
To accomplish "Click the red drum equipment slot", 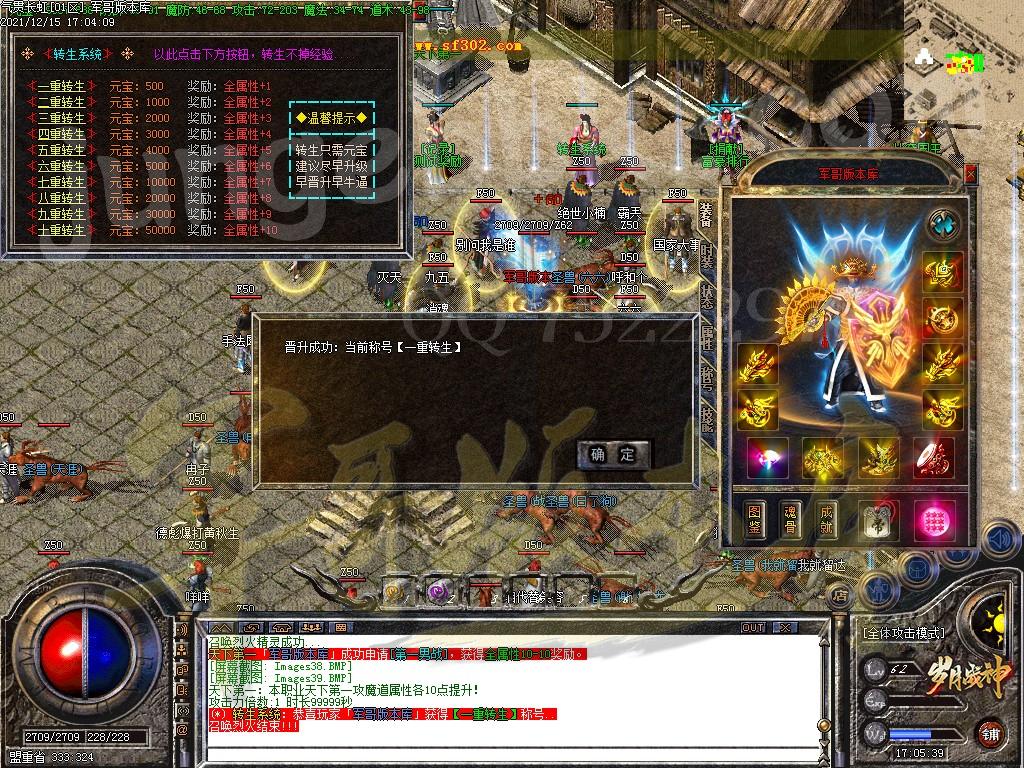I will [932, 457].
